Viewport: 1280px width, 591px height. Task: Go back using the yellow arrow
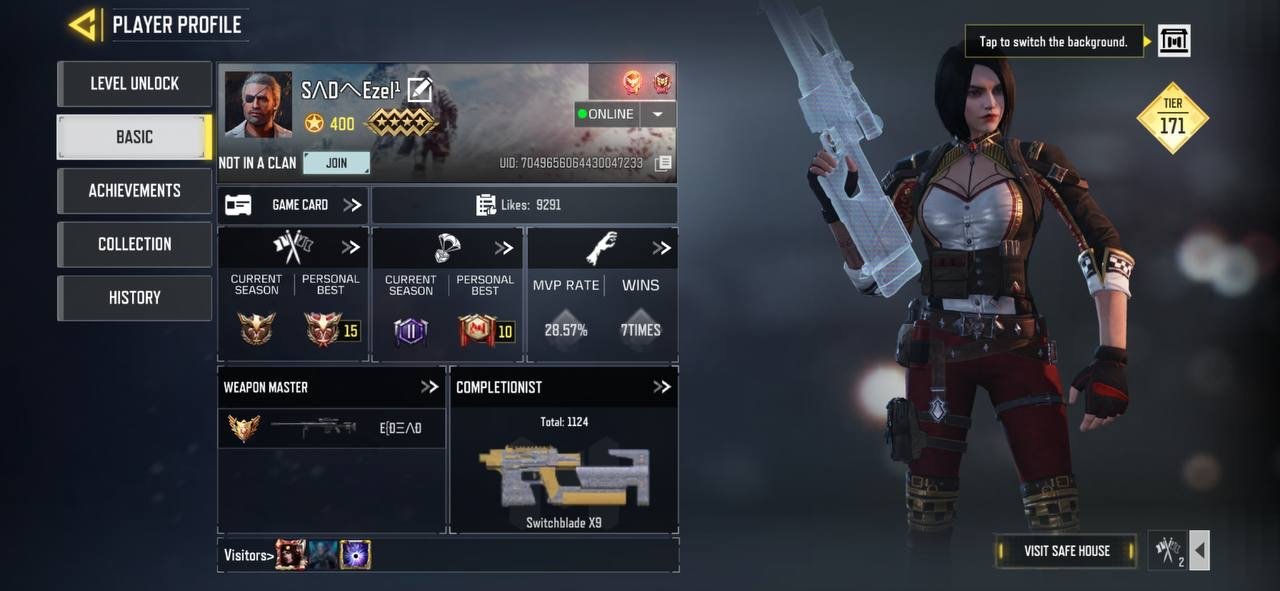click(82, 25)
